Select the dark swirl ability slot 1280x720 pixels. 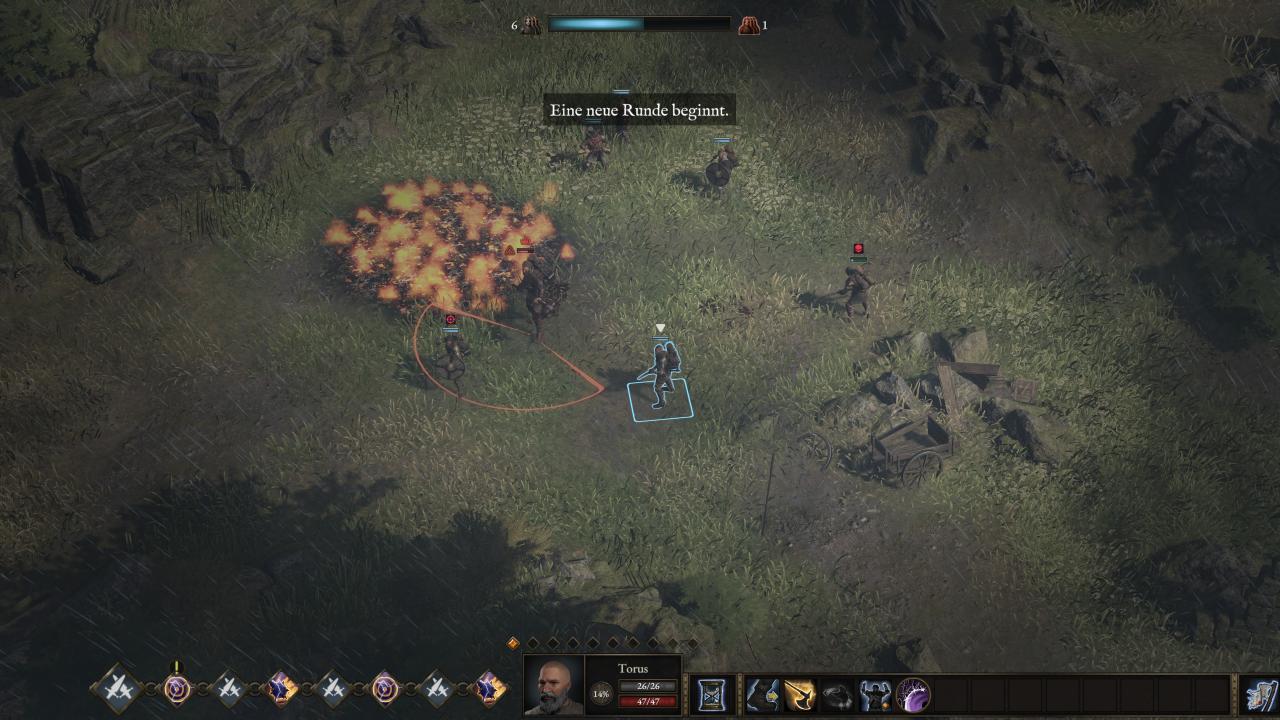[838, 694]
